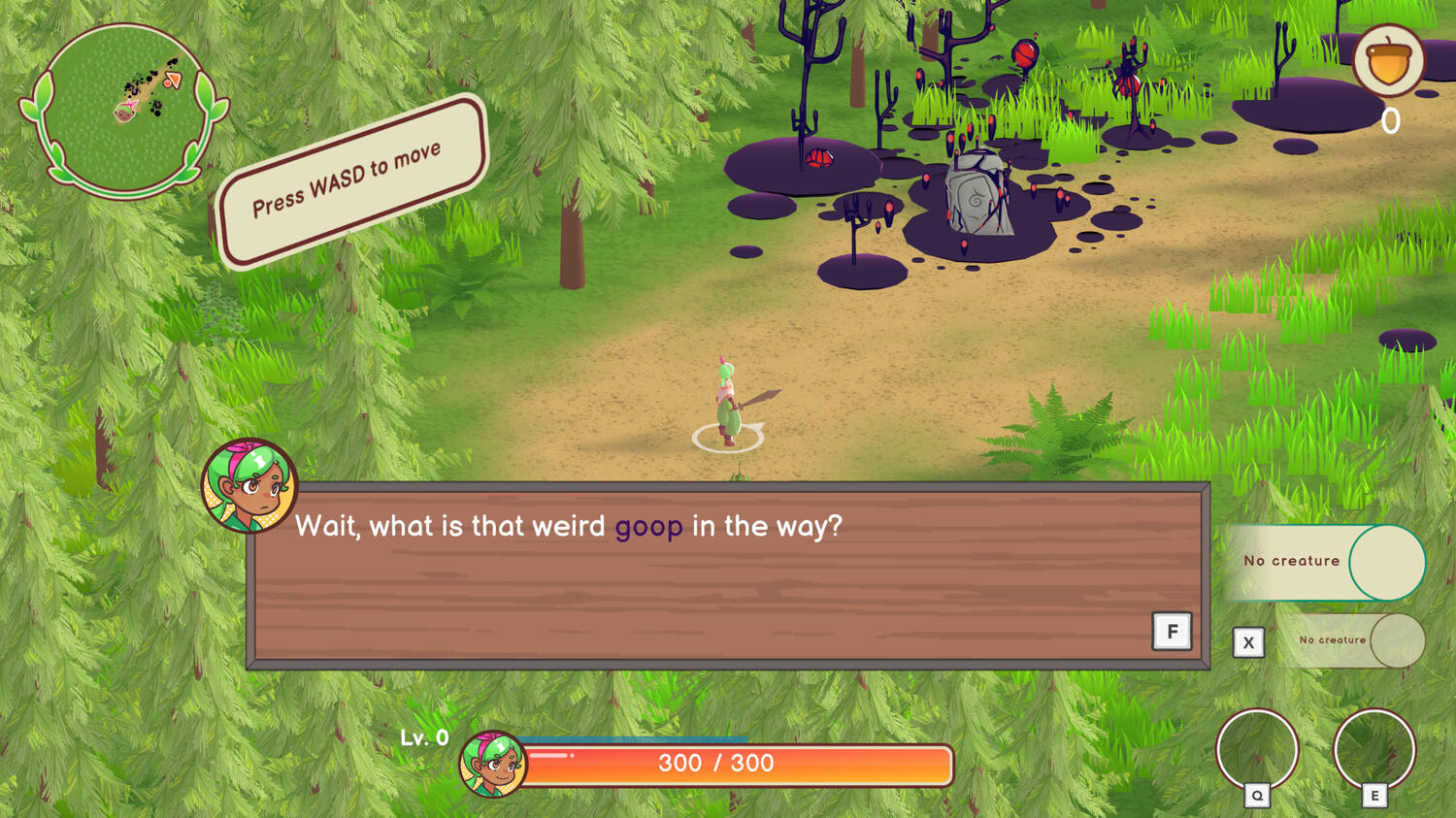Click the player portrait beside the health bar

[492, 764]
